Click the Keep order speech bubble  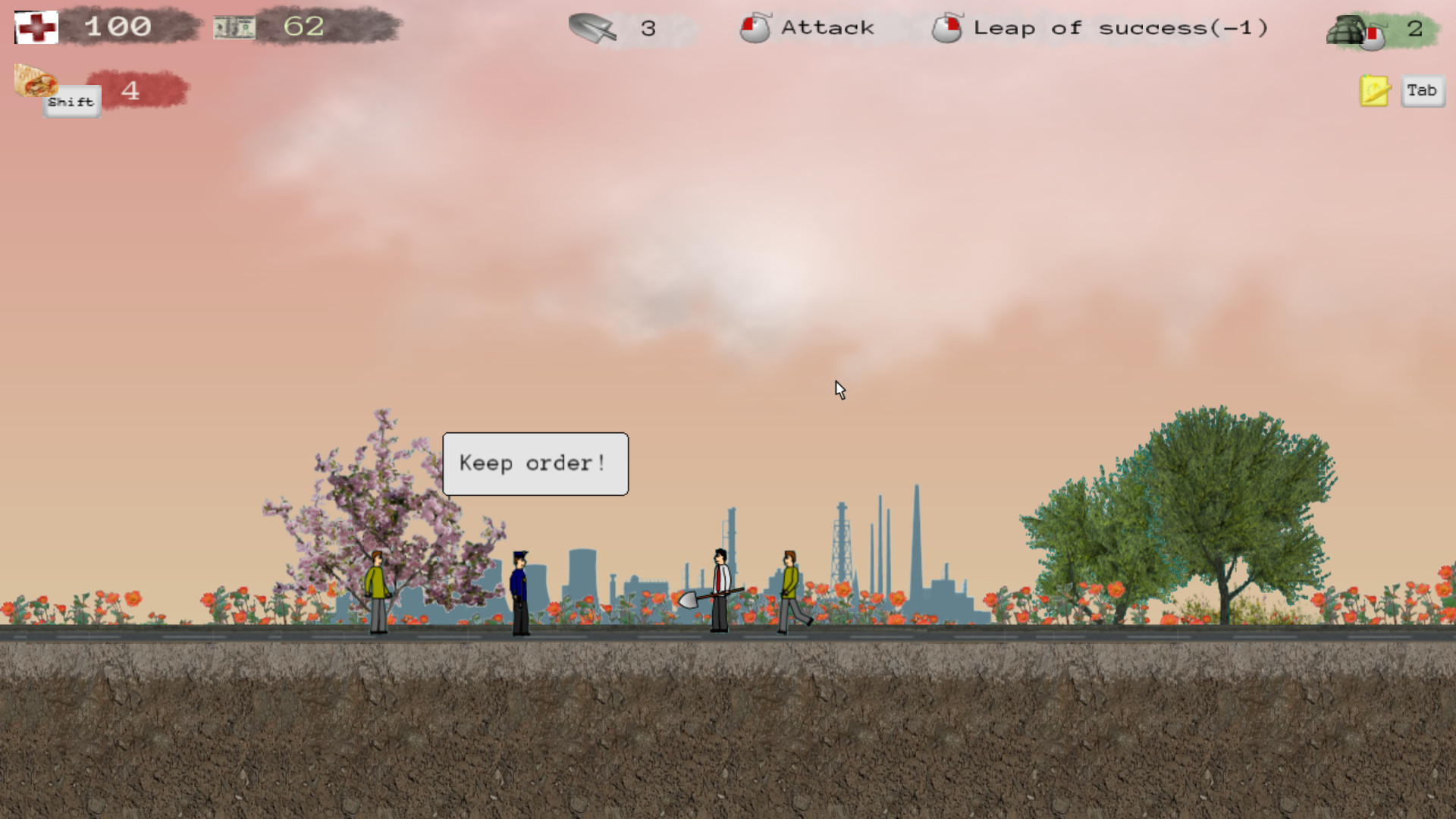(535, 463)
